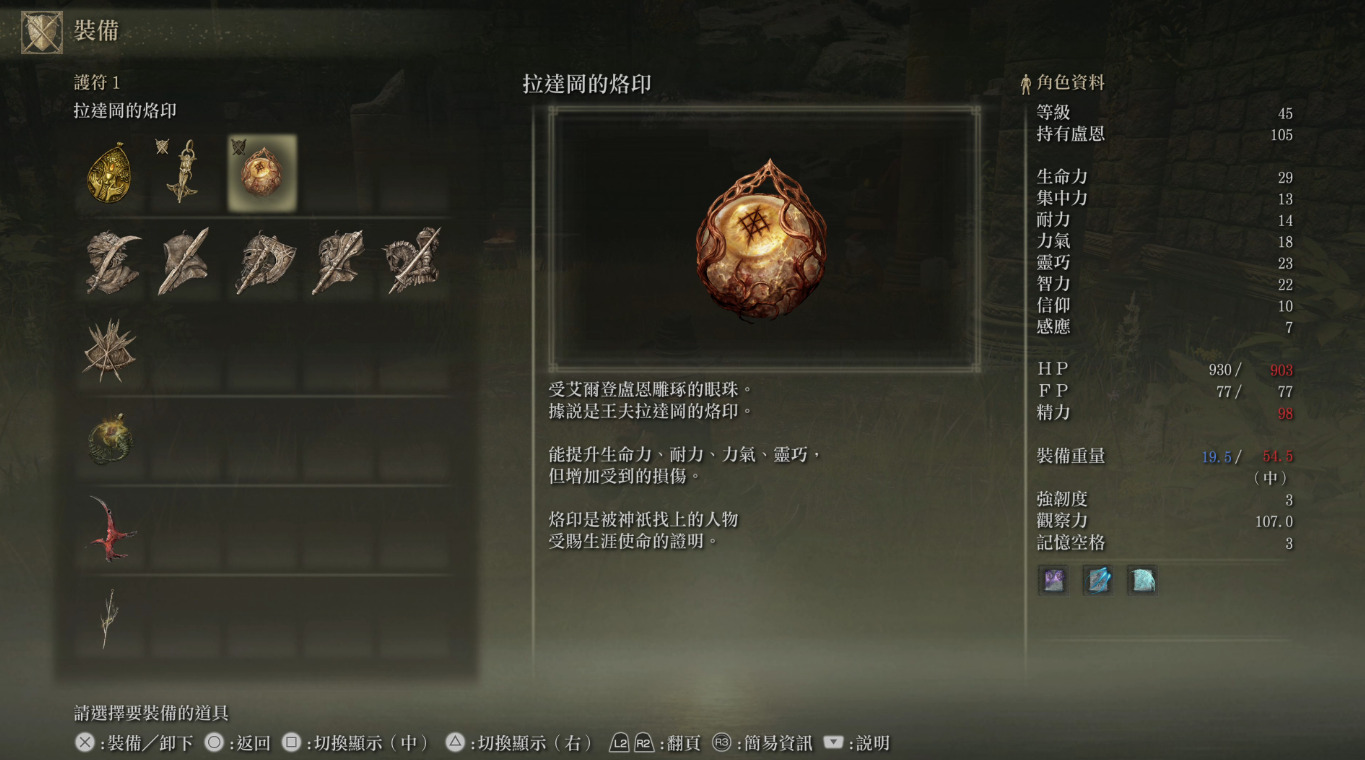Select the Radagon's Soreseal talisman slot
1365x760 pixels.
click(x=262, y=173)
